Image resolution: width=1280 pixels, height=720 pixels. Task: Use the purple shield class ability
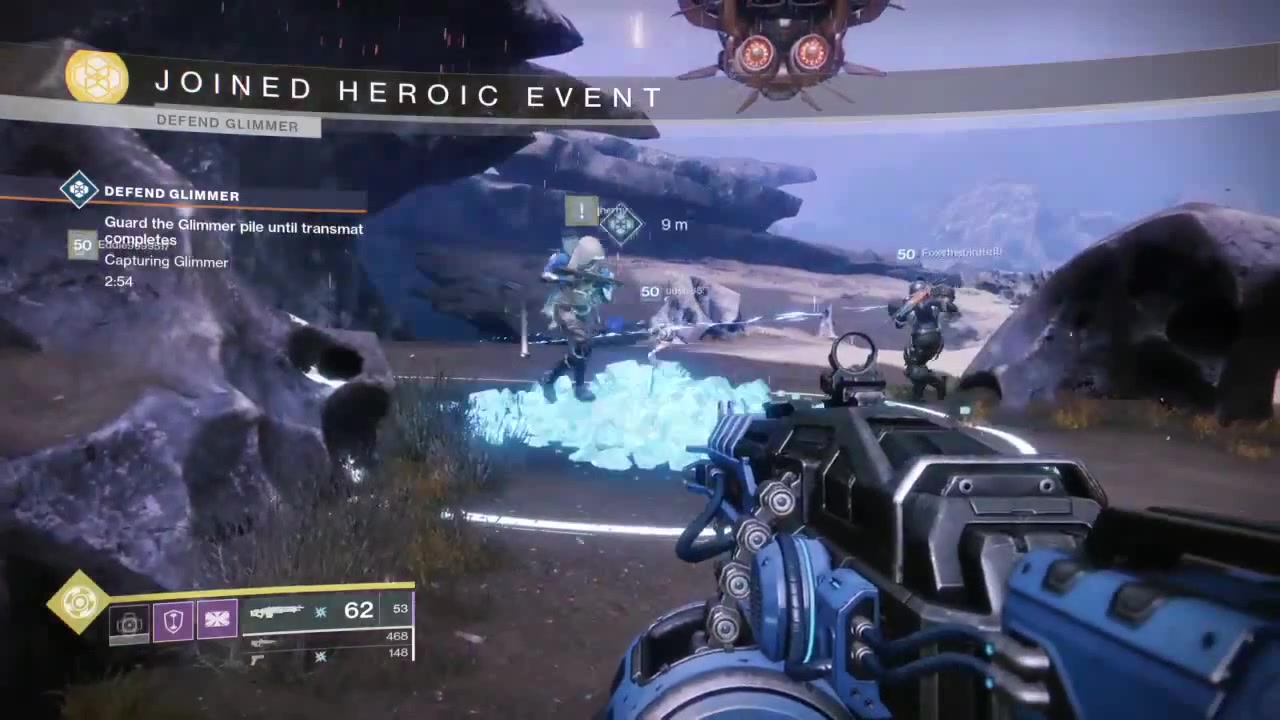[173, 621]
